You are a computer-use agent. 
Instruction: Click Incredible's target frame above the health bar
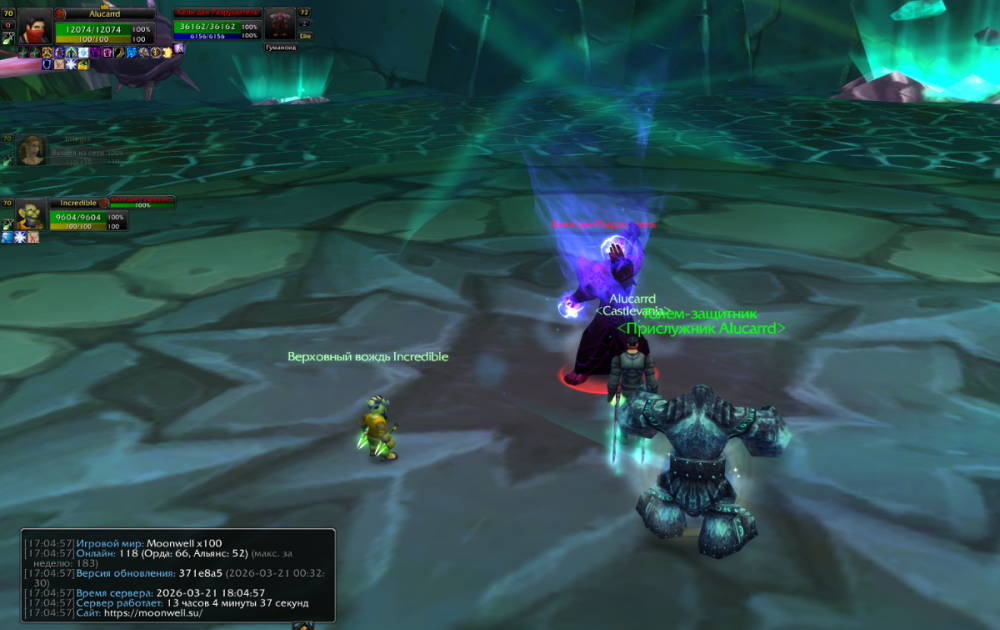click(x=140, y=203)
